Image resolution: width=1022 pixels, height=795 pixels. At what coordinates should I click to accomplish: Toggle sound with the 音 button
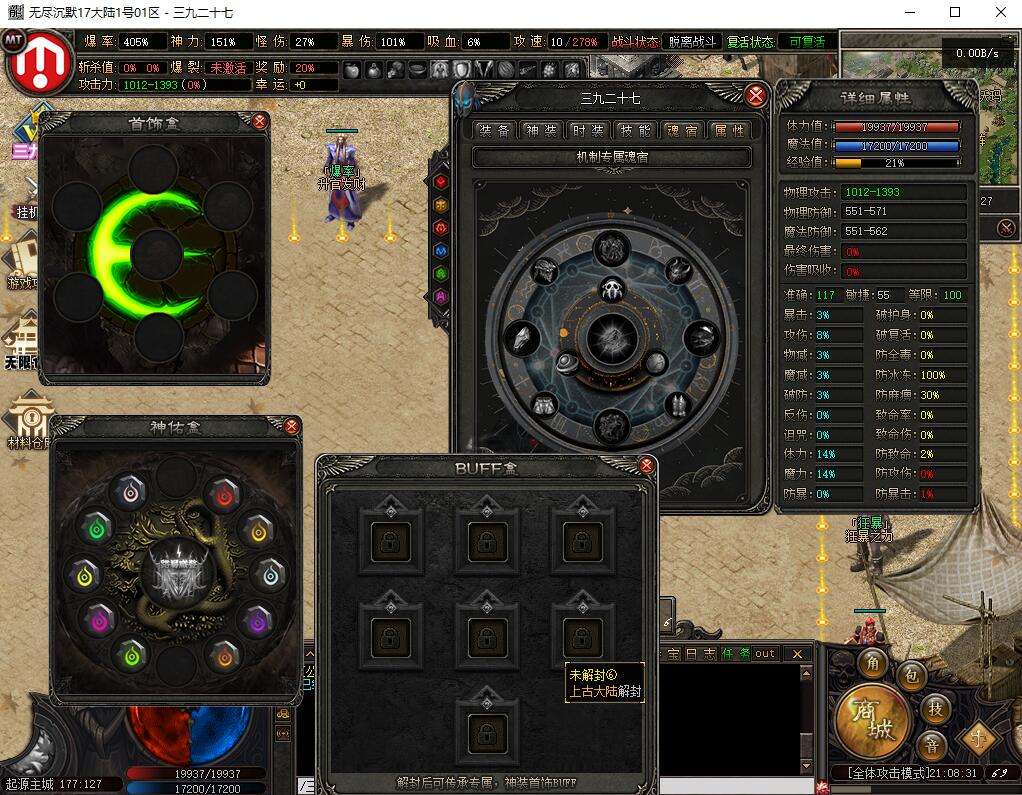point(932,745)
